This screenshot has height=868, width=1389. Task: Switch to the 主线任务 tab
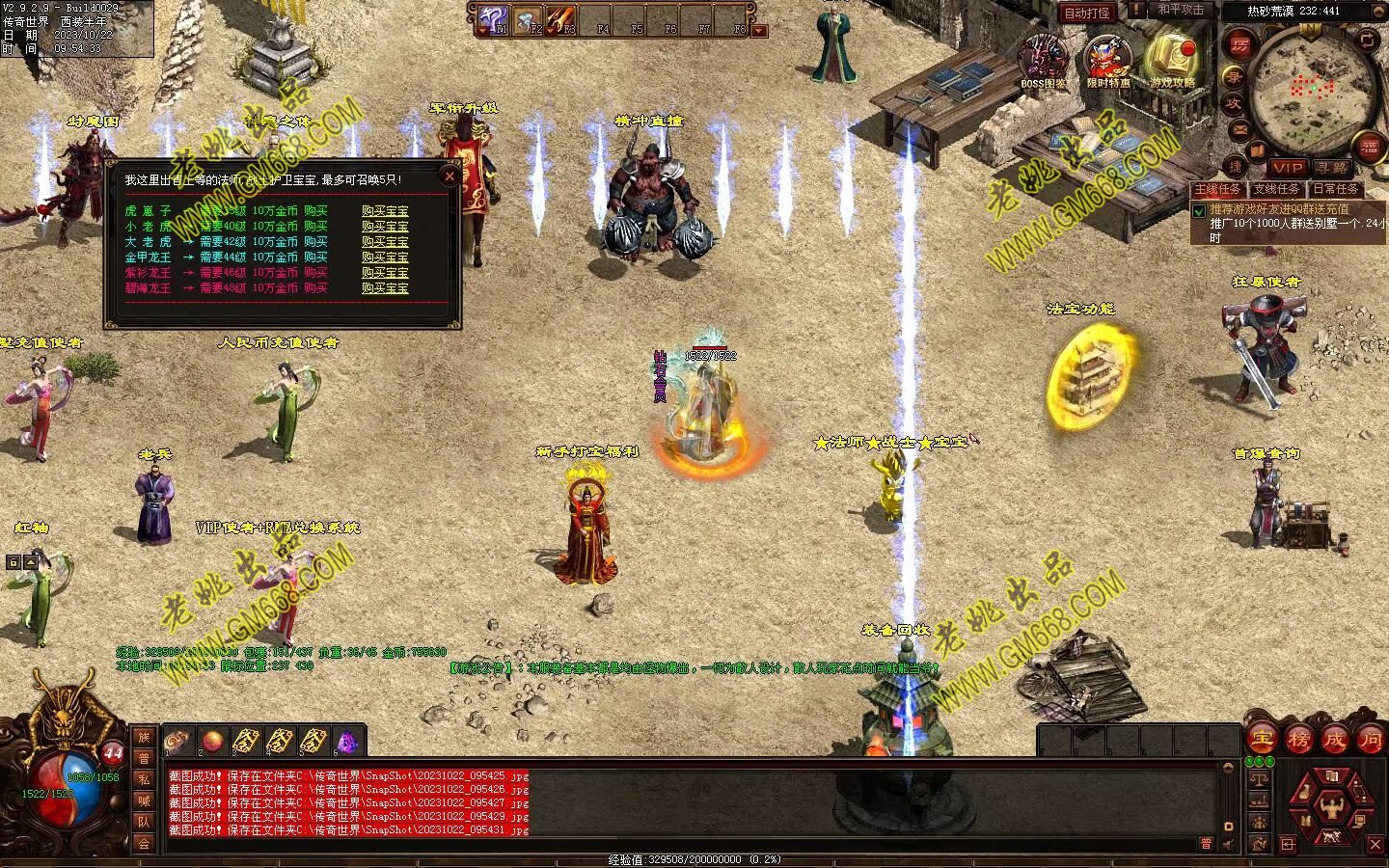[x=1218, y=190]
